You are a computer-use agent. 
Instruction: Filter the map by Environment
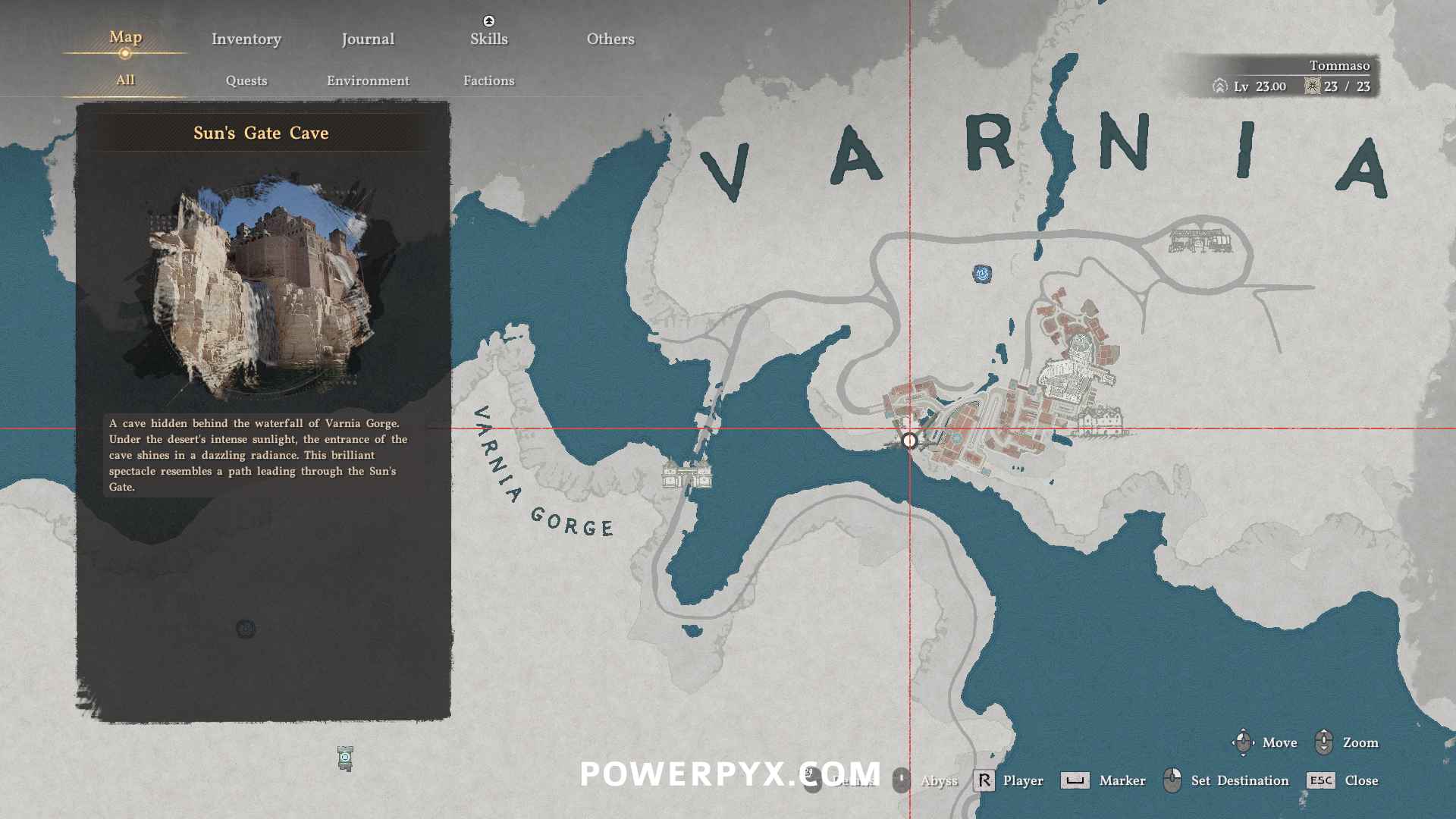(368, 80)
